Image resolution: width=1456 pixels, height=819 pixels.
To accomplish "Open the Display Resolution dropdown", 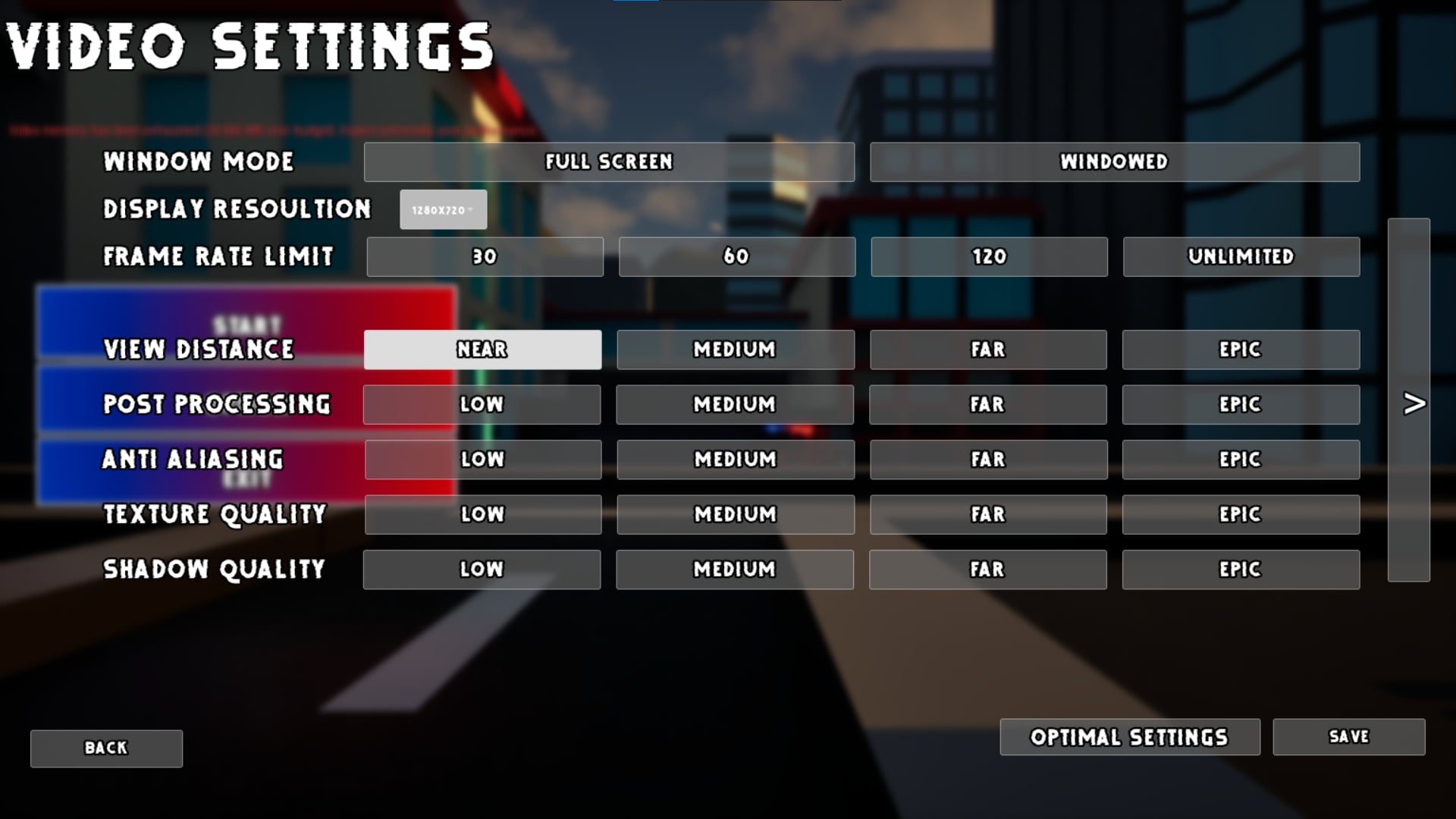I will click(x=443, y=209).
